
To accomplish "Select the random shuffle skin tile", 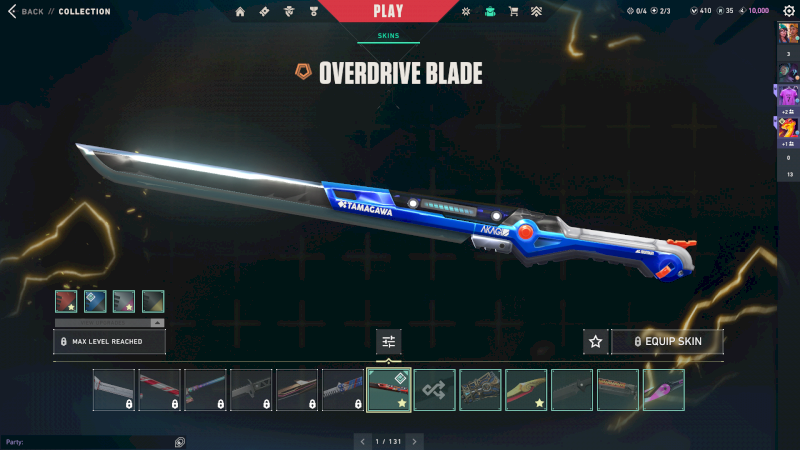I will coord(435,390).
